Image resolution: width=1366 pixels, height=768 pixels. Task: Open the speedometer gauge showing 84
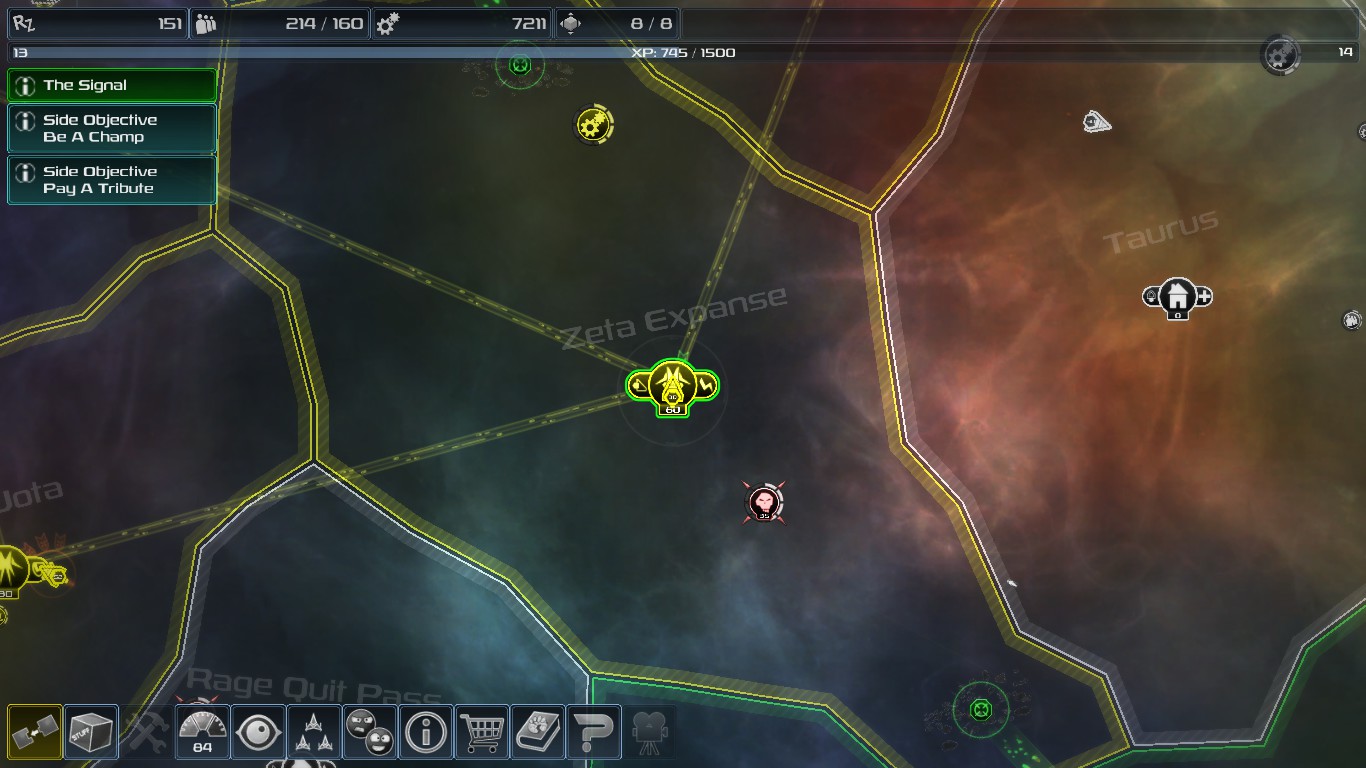(203, 732)
